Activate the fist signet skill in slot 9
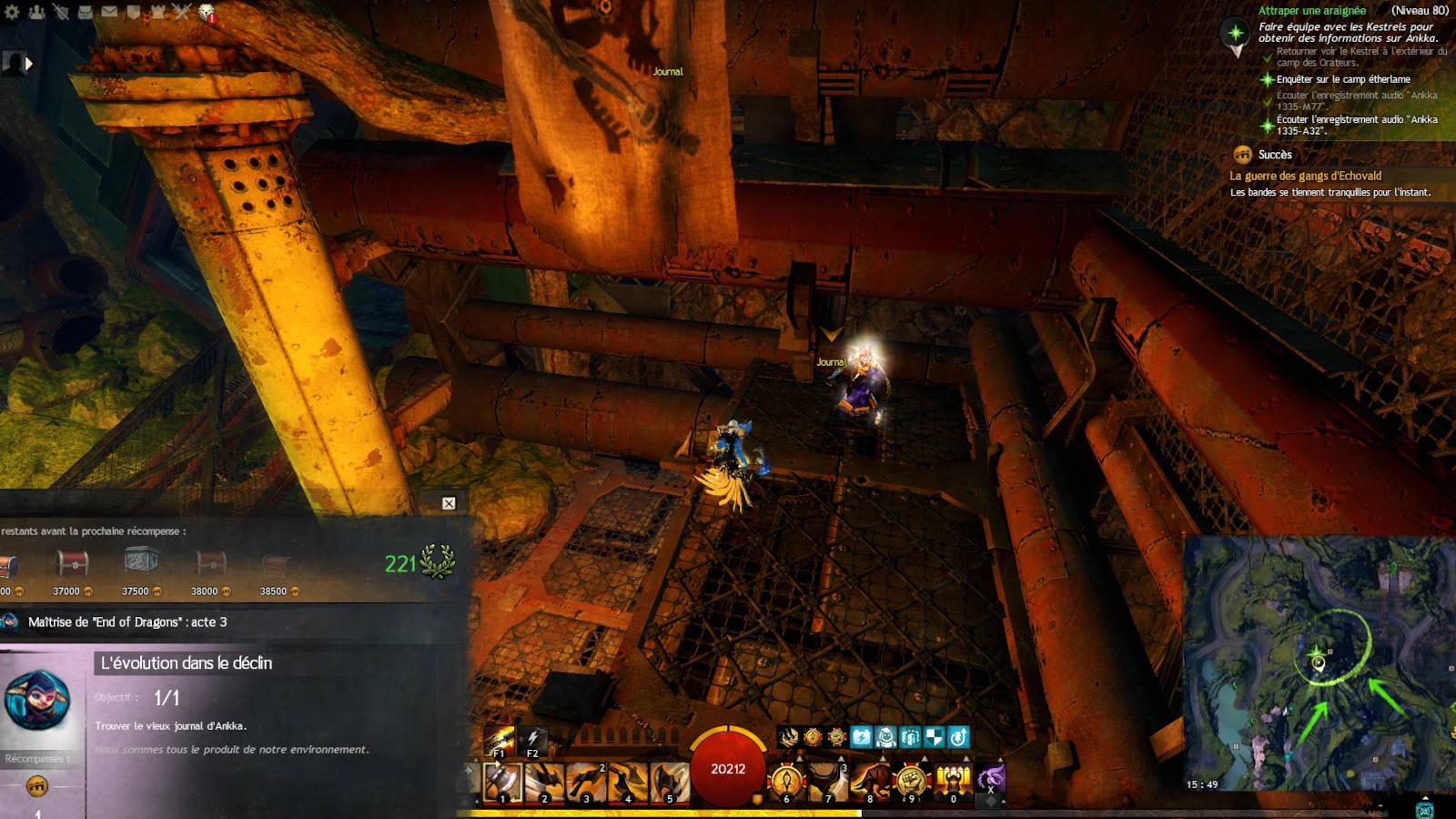 911,783
